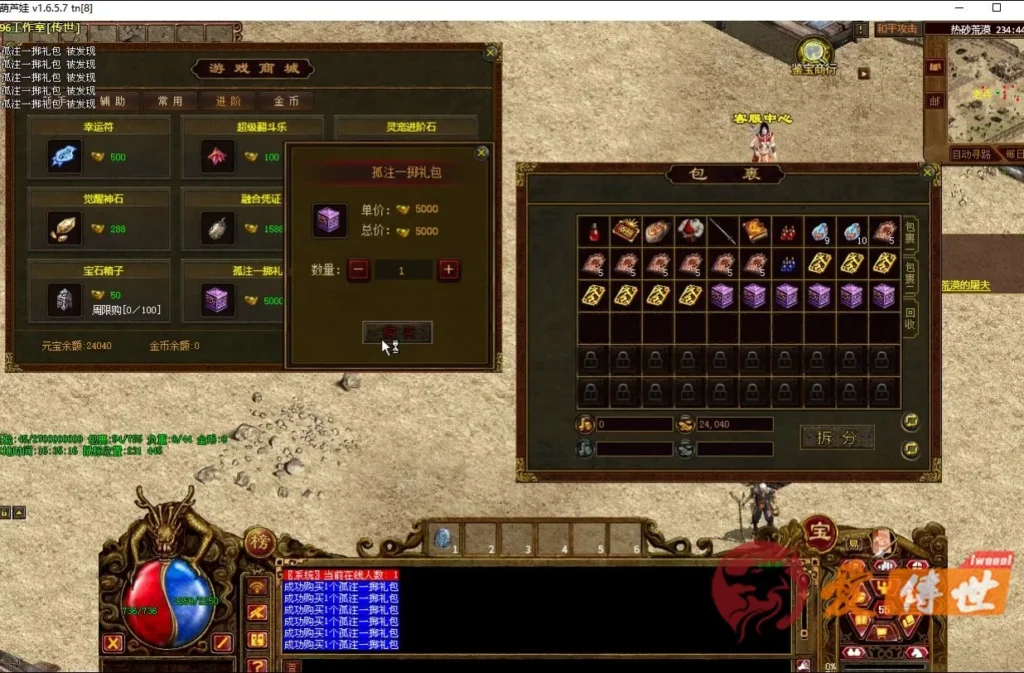
Task: Close the 游戏商城 shop window
Action: [x=491, y=52]
